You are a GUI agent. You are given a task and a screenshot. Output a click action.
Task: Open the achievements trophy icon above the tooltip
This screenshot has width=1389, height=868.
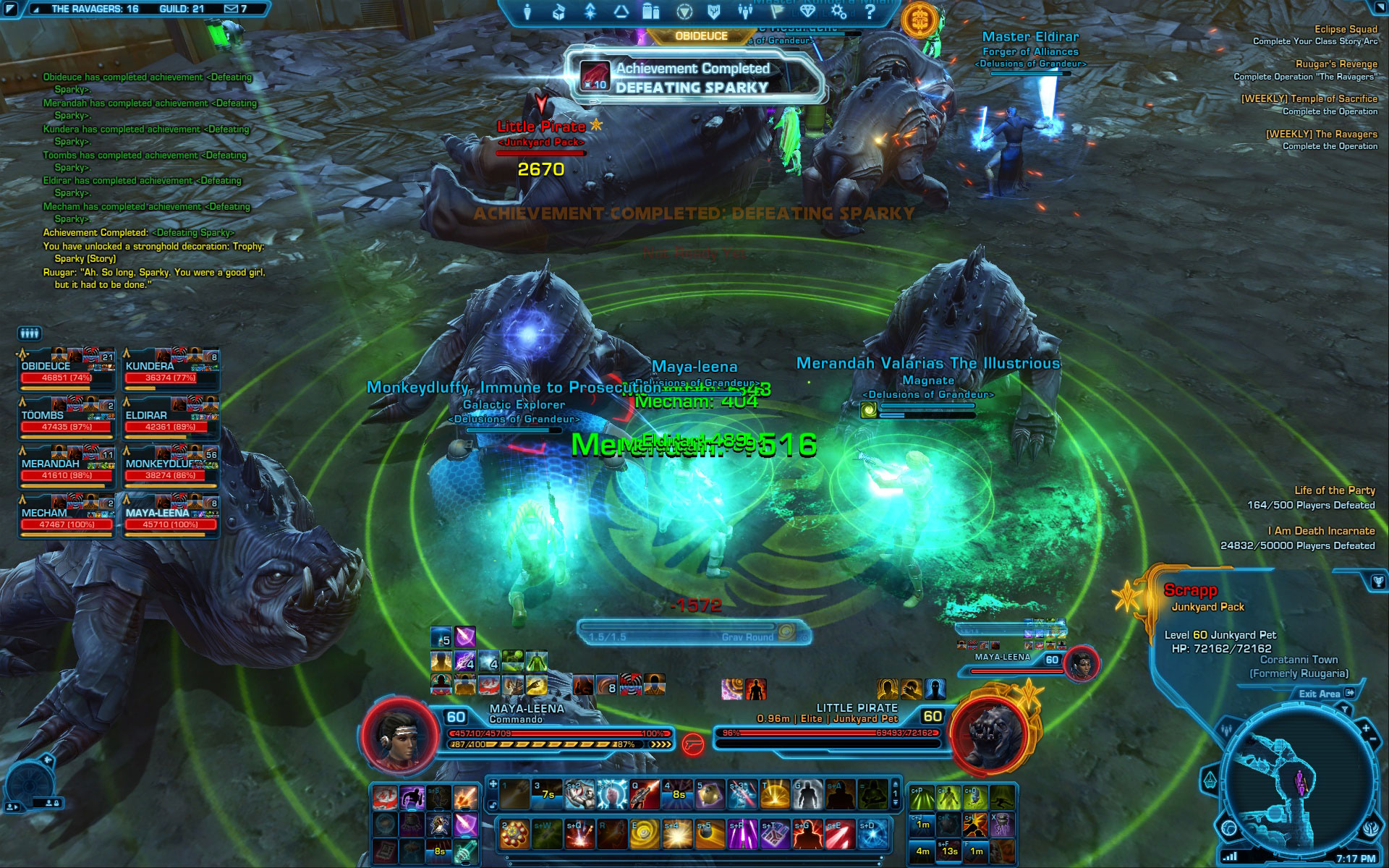coord(1377,581)
